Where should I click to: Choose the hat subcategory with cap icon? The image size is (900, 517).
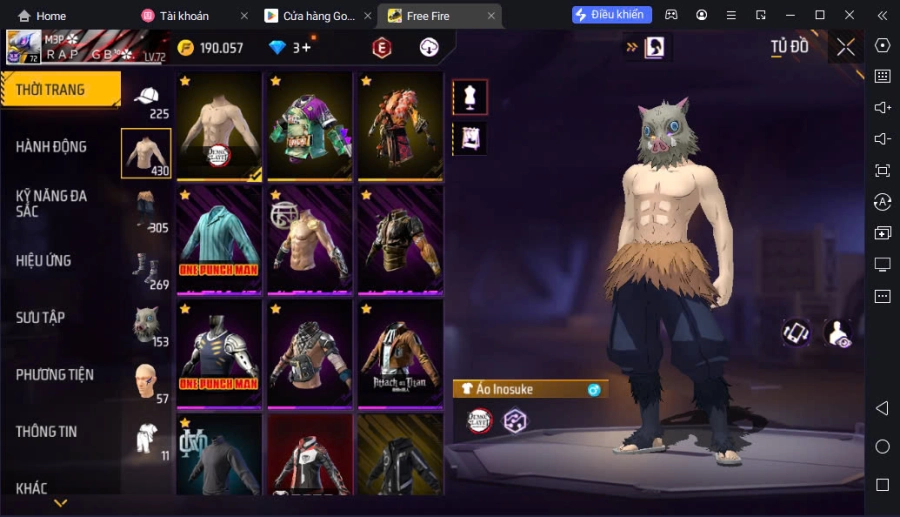coord(146,98)
